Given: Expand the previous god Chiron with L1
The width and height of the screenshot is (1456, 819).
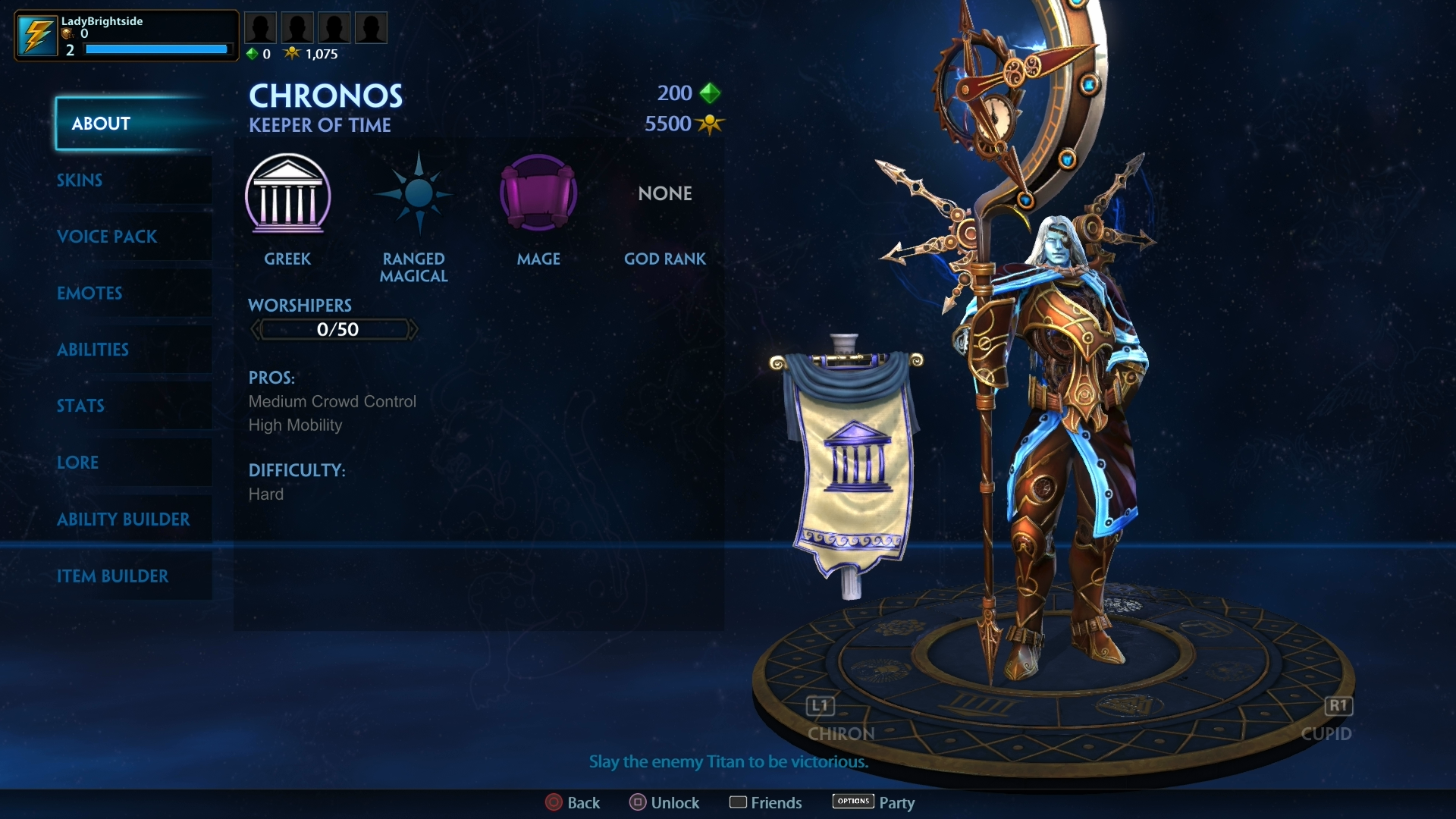Looking at the screenshot, I should click(819, 706).
